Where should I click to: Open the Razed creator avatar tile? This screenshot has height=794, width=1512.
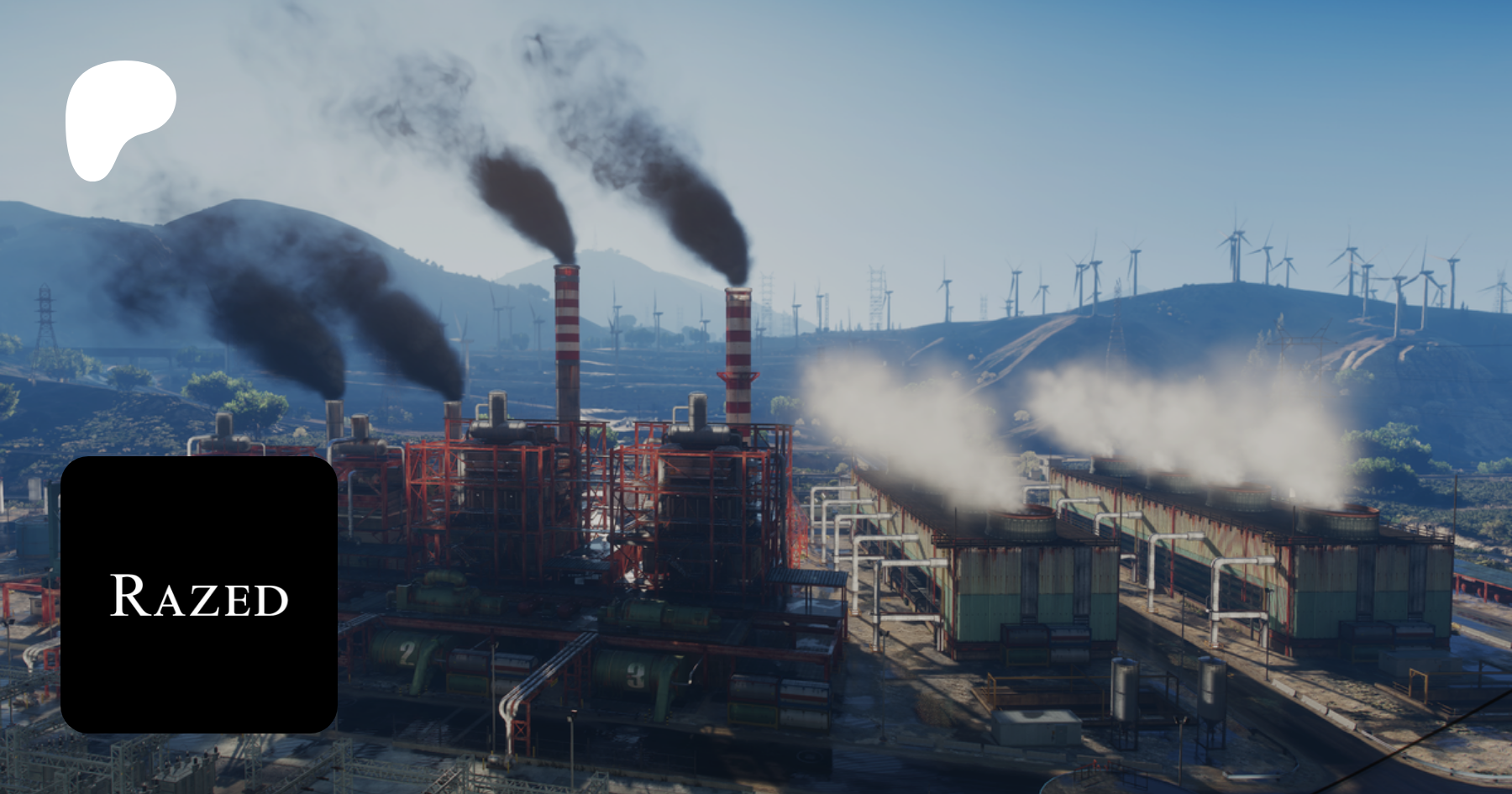[199, 595]
